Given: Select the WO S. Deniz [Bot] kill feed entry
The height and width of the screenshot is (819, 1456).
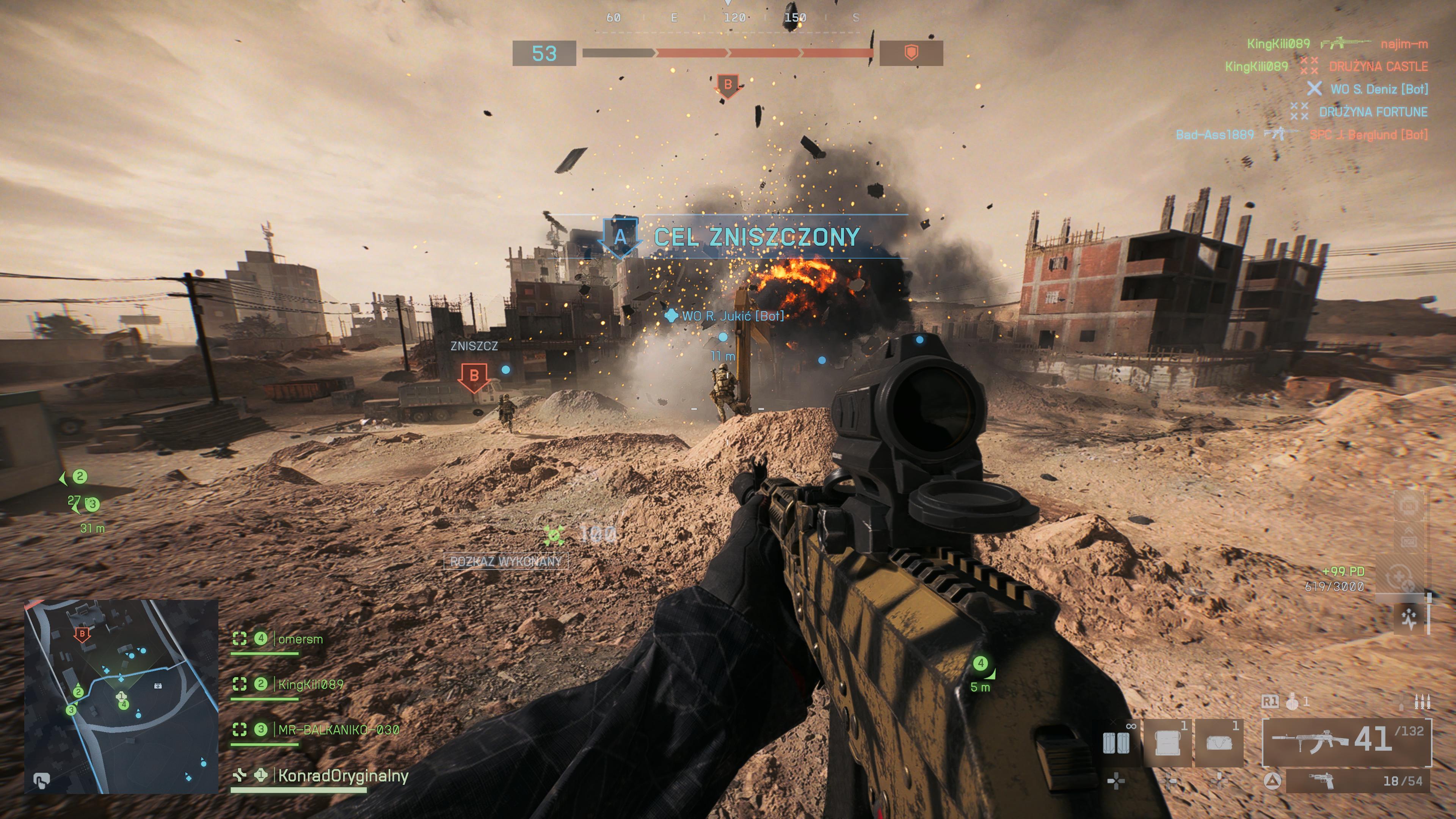Looking at the screenshot, I should pyautogui.click(x=1378, y=89).
